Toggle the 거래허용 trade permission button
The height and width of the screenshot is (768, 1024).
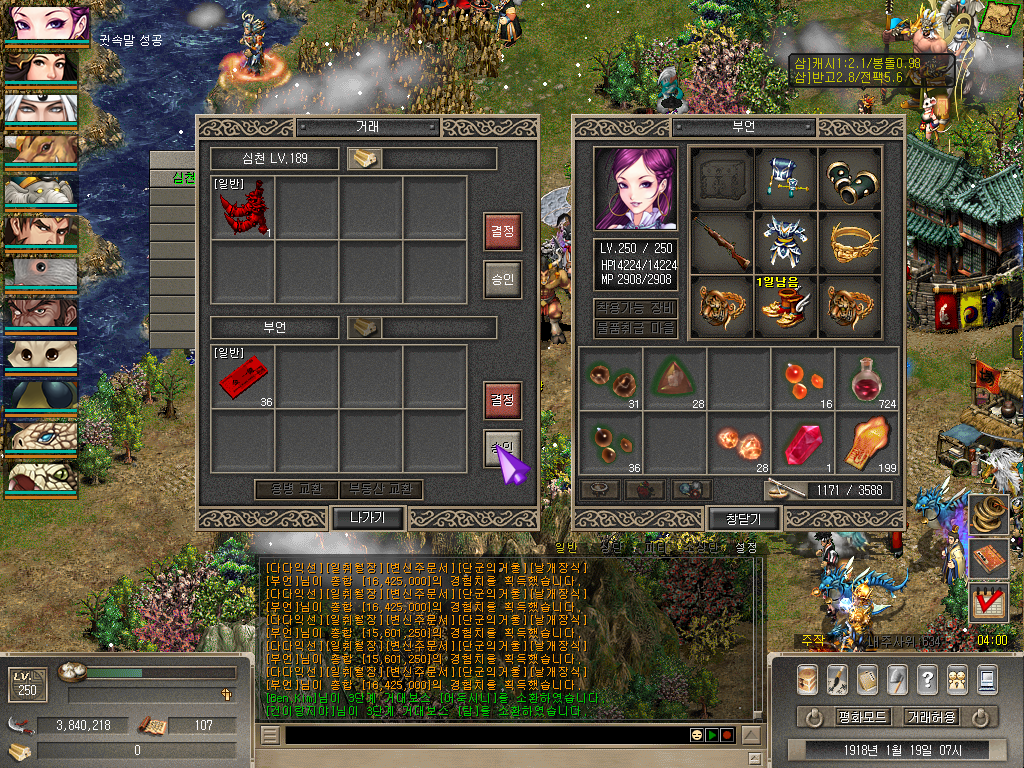pos(931,717)
